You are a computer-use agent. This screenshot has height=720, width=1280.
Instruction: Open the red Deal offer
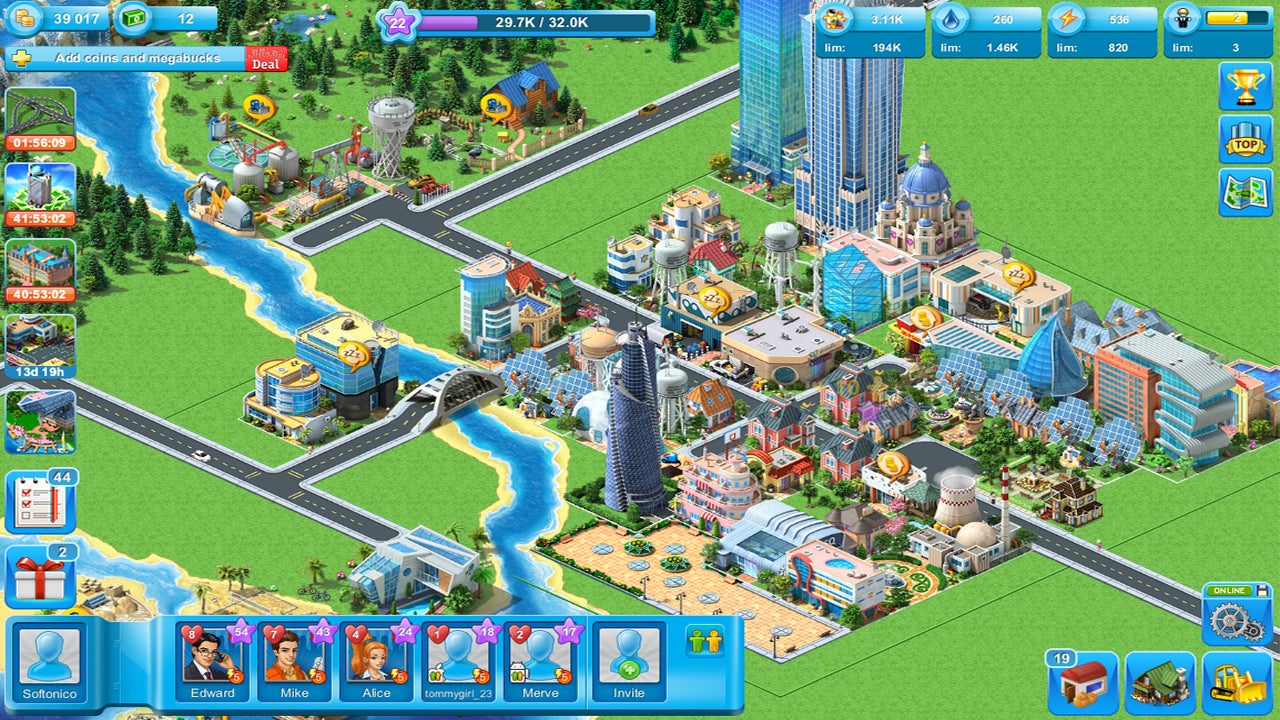(266, 59)
